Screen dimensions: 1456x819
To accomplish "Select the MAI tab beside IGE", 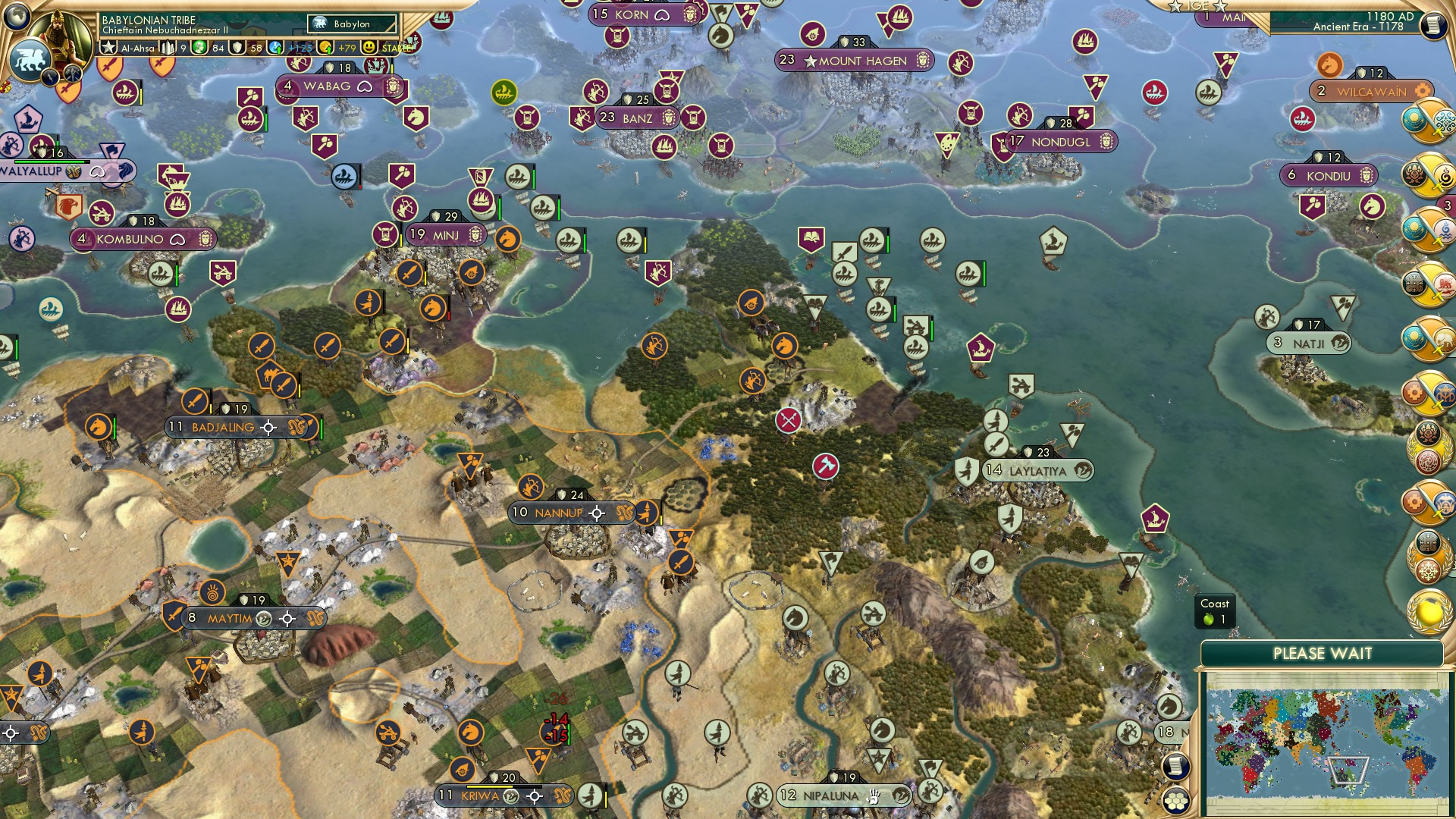I will click(1234, 17).
